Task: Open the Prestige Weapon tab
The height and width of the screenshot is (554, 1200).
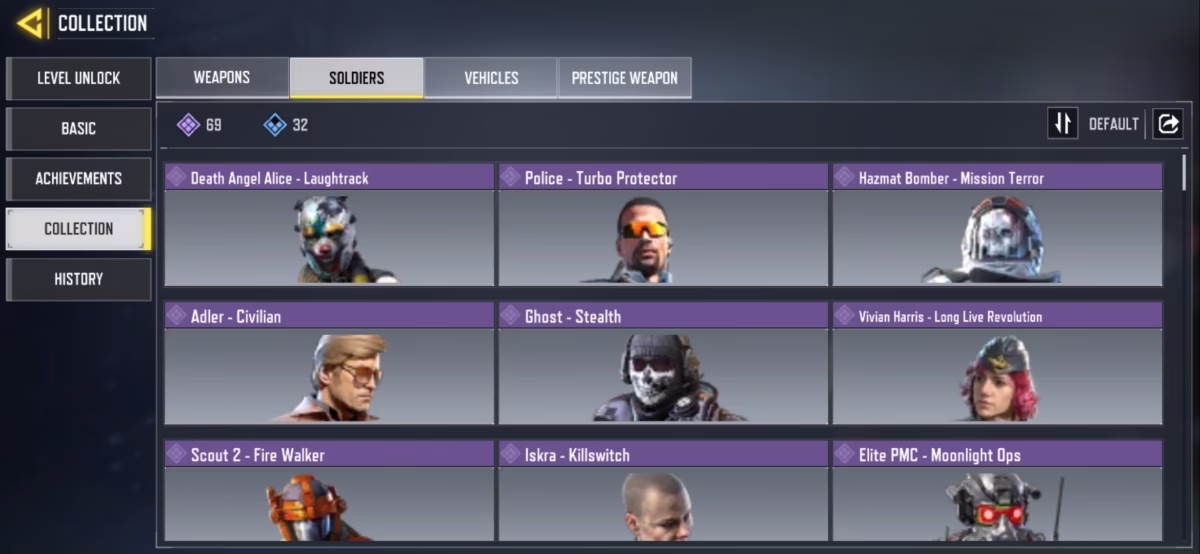Action: click(624, 78)
